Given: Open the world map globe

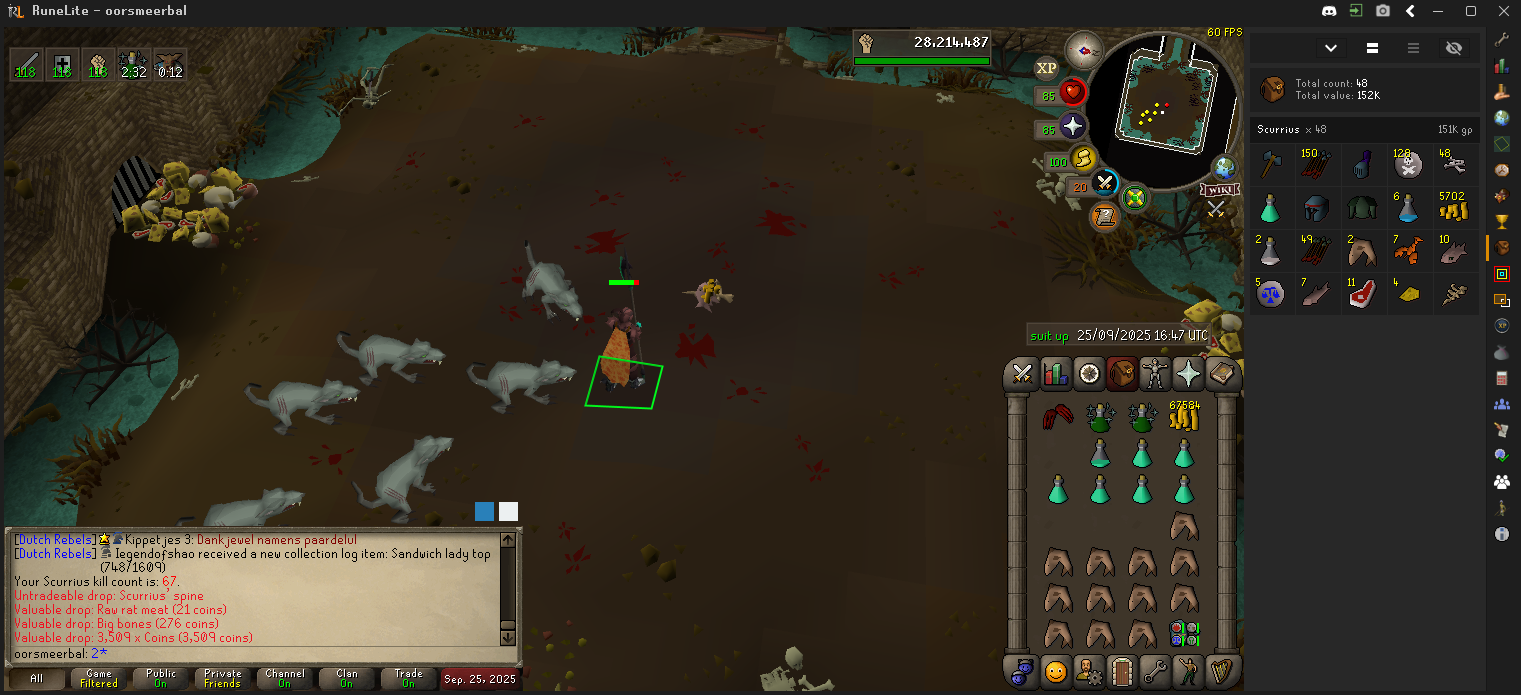Looking at the screenshot, I should coord(1224,167).
